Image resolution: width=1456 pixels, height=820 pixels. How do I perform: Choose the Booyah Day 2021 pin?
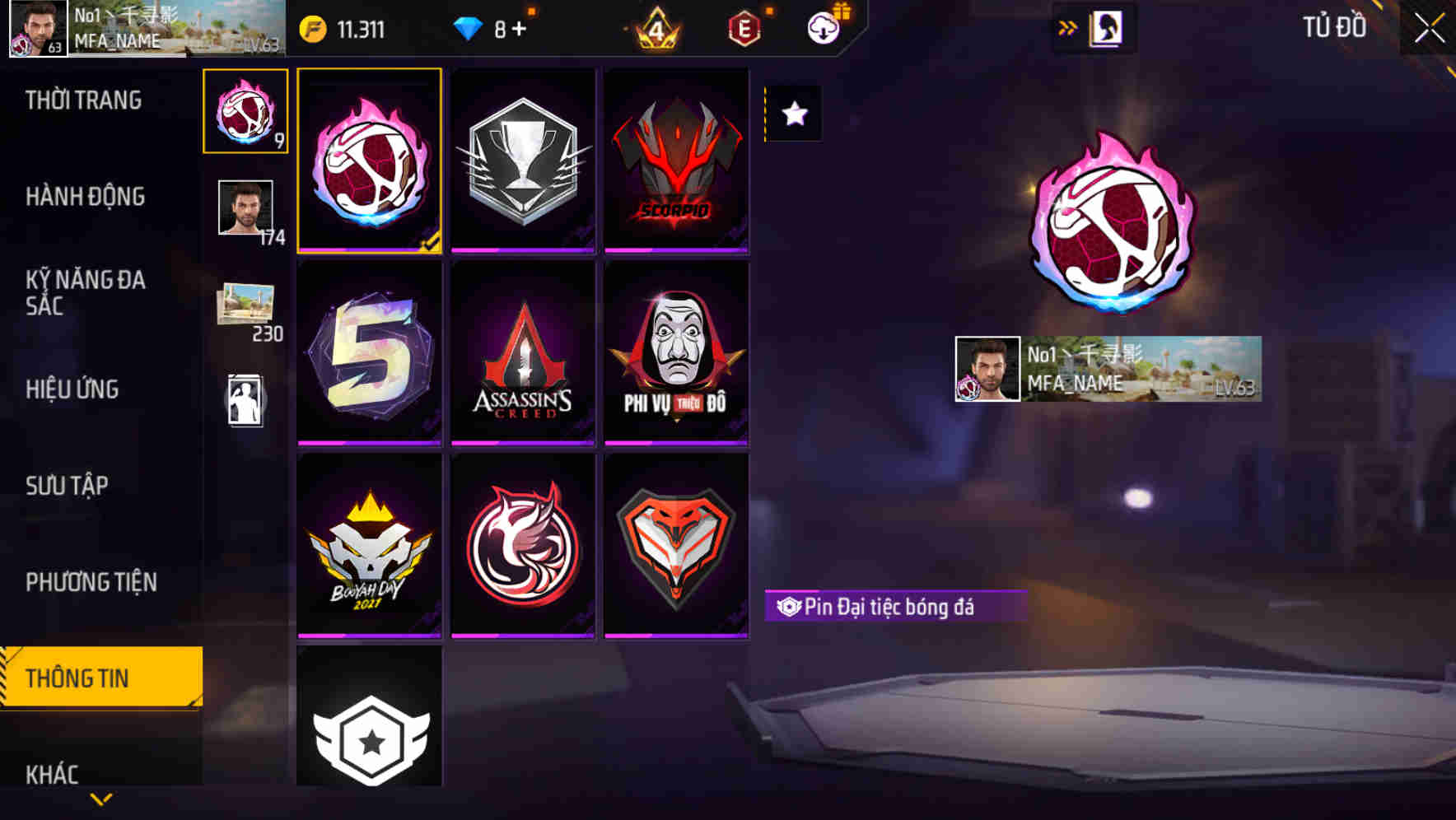click(369, 545)
